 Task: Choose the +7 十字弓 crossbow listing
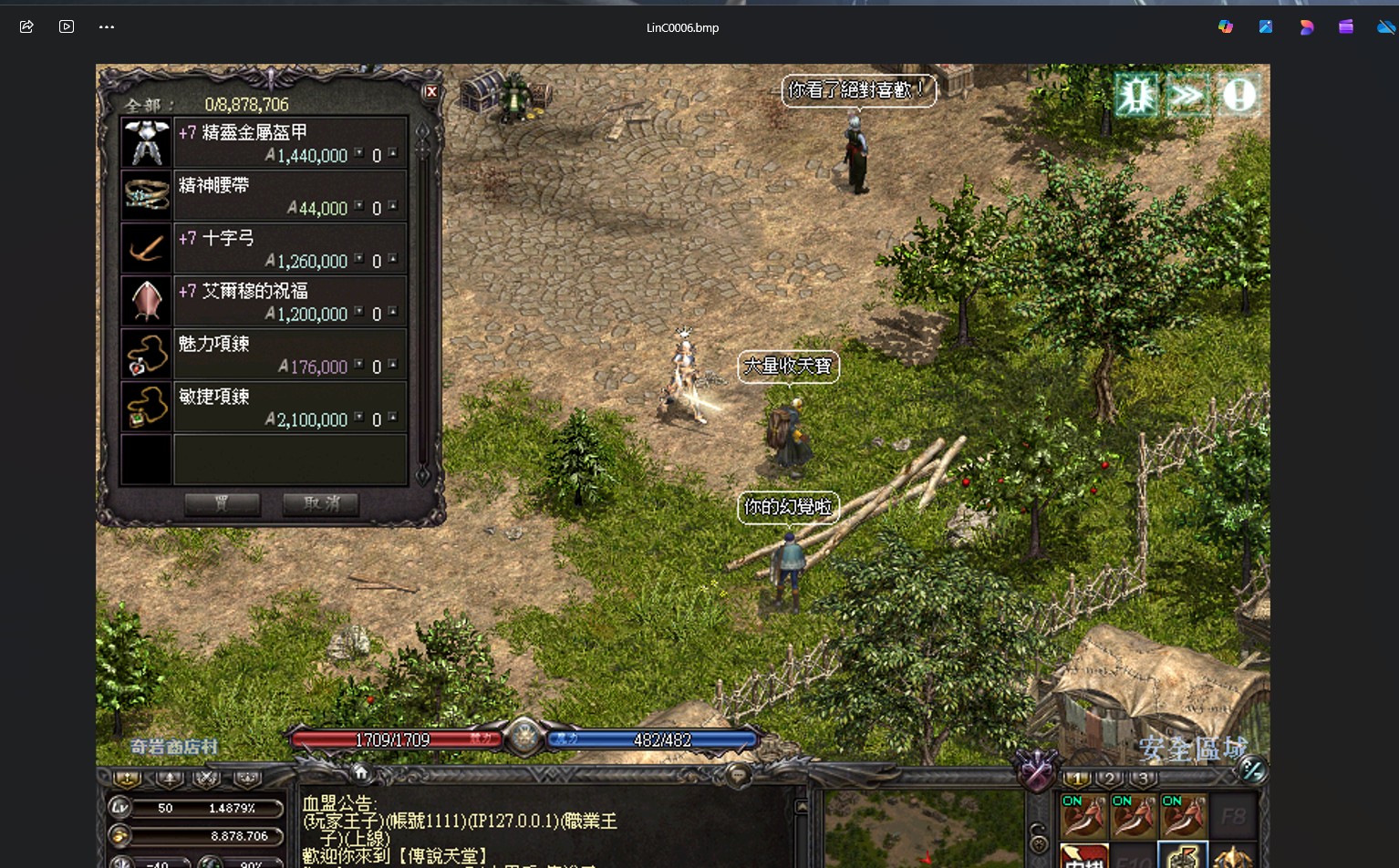tap(264, 249)
